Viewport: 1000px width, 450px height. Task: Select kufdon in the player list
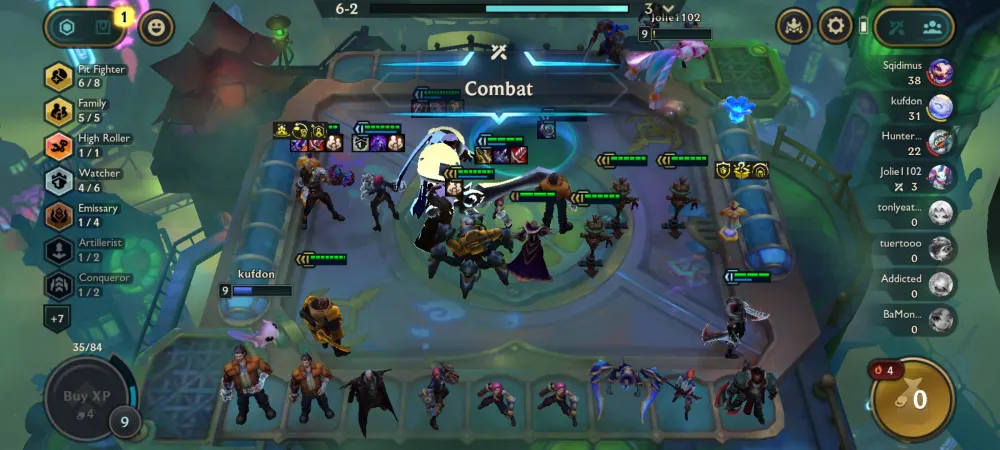939,107
